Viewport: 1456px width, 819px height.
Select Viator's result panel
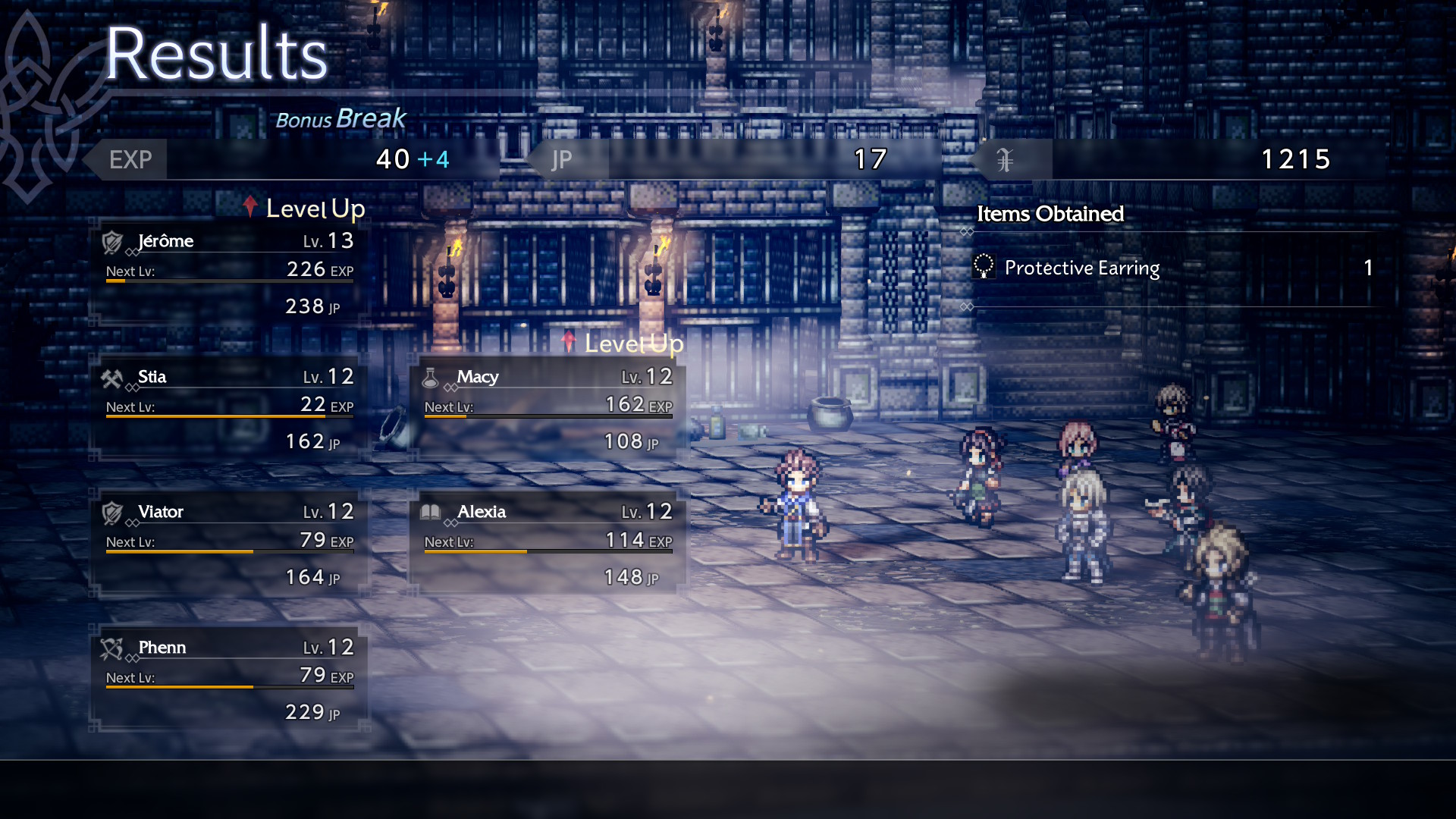229,544
